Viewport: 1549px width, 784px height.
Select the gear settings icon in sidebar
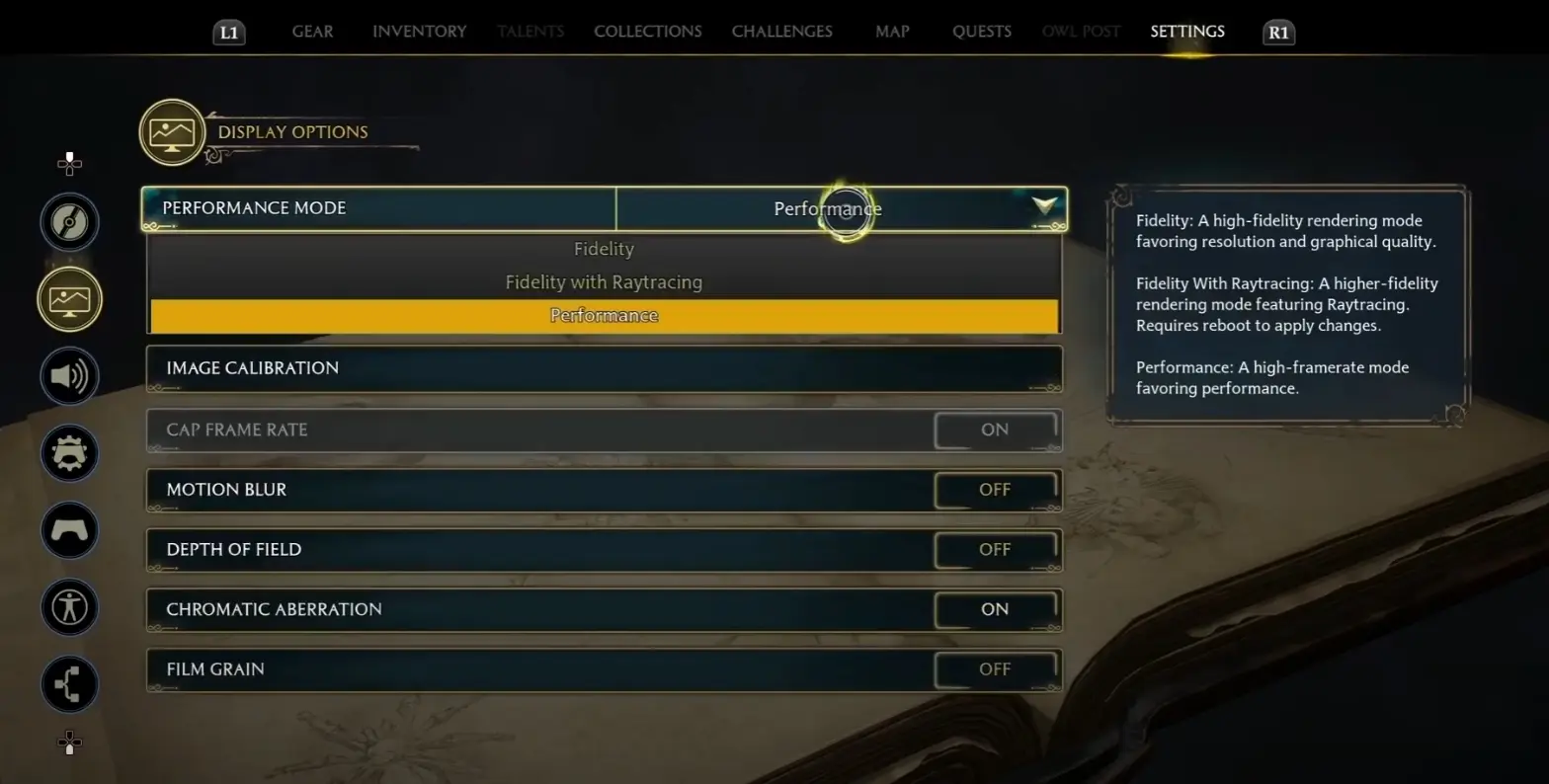pyautogui.click(x=69, y=453)
